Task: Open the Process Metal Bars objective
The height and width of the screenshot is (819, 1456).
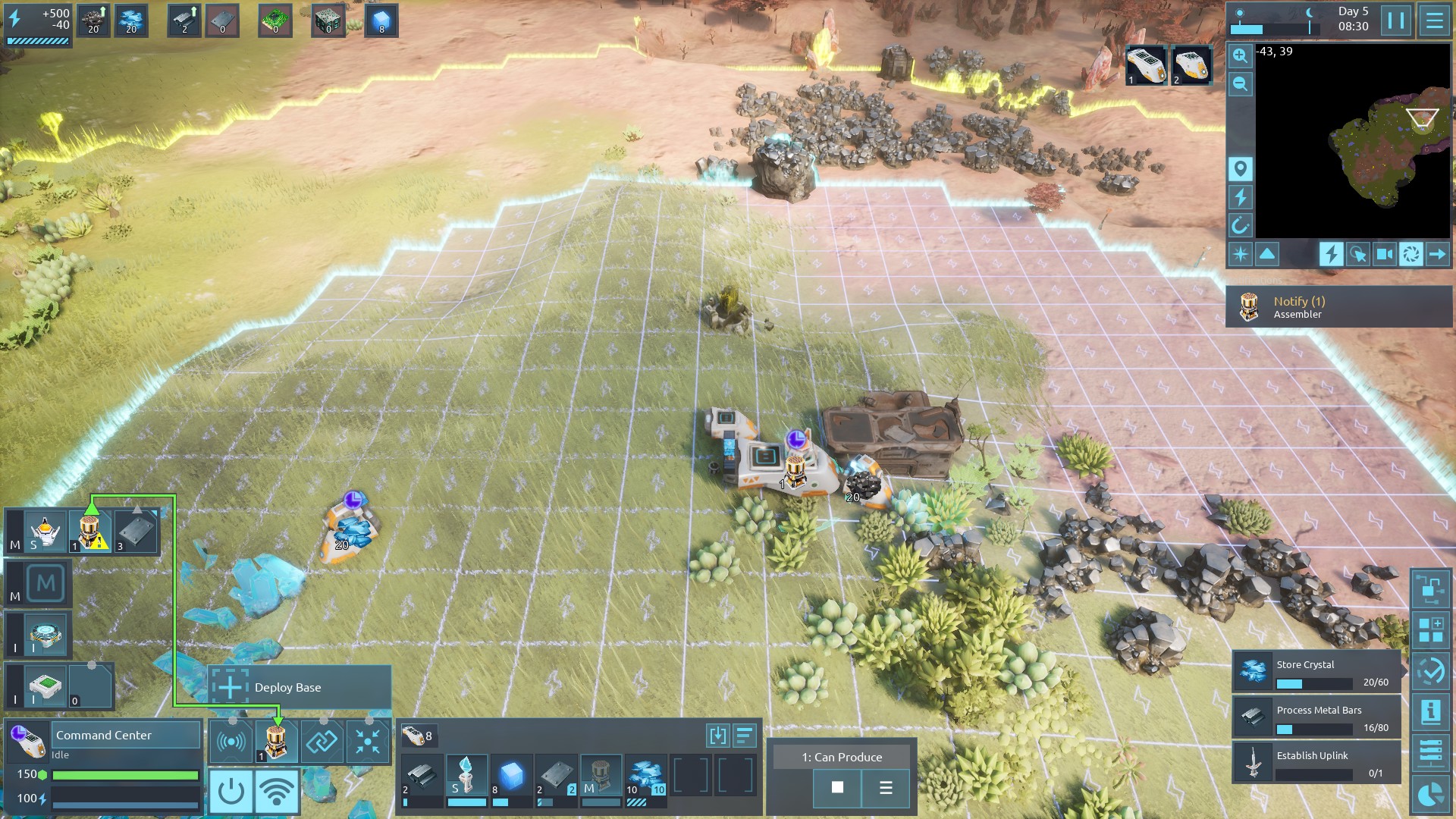Action: pos(1316,718)
